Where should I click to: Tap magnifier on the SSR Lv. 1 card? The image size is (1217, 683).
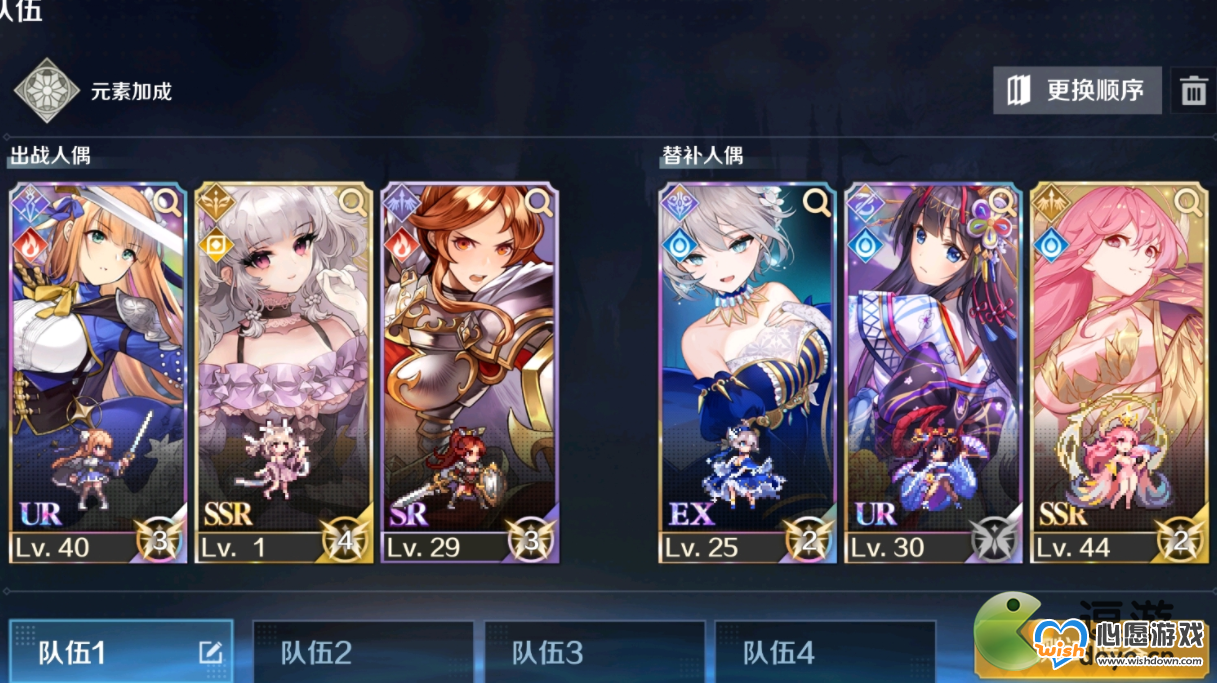(353, 202)
